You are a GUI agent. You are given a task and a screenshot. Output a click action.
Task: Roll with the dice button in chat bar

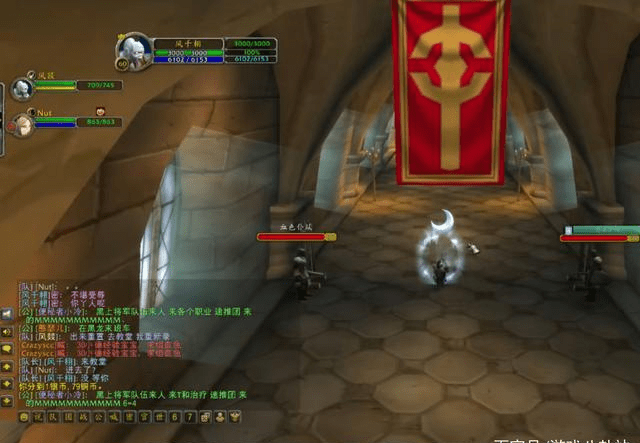coord(206,416)
